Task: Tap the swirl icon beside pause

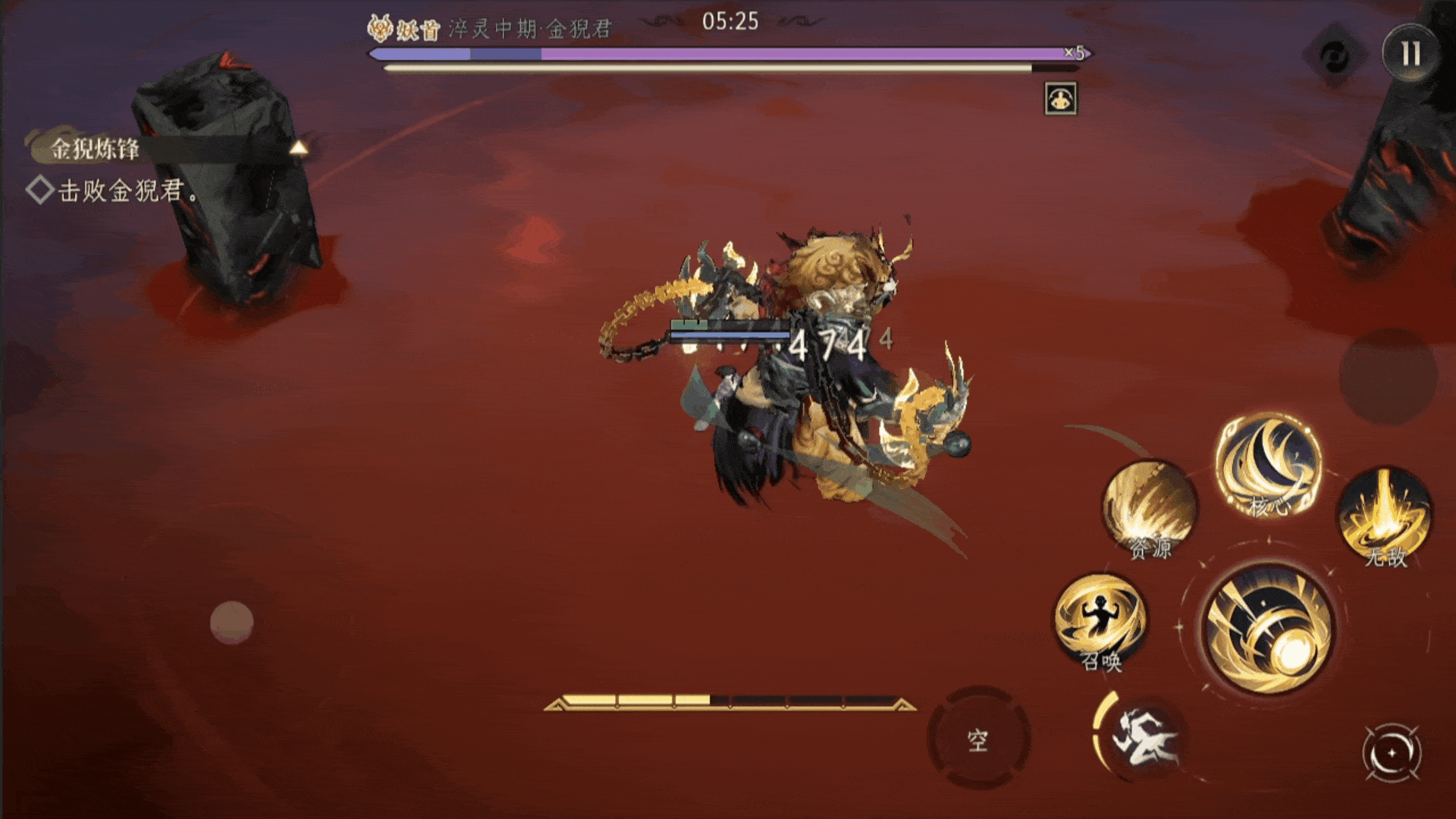Action: click(1335, 55)
